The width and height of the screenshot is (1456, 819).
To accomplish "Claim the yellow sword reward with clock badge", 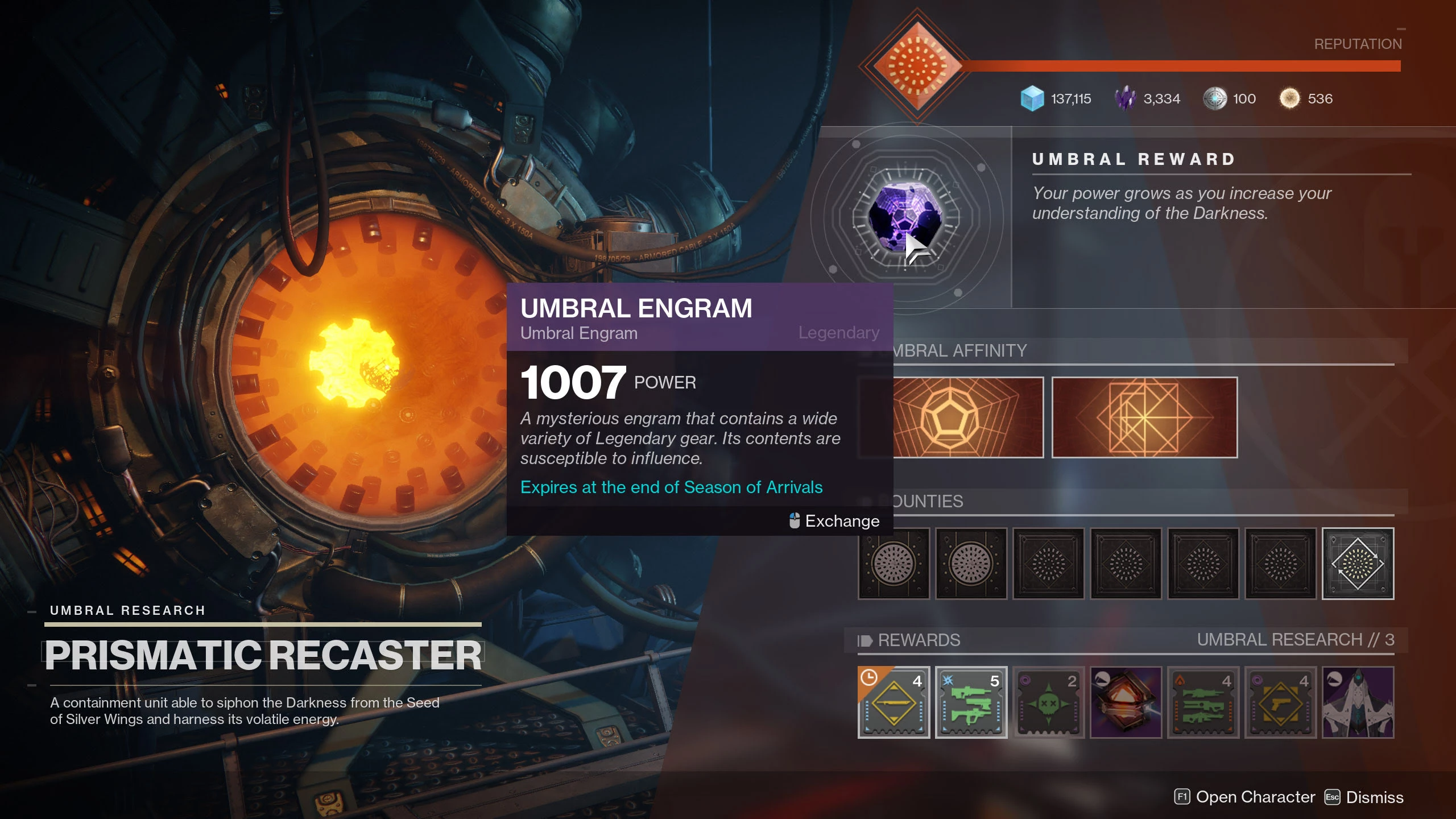I will click(894, 702).
